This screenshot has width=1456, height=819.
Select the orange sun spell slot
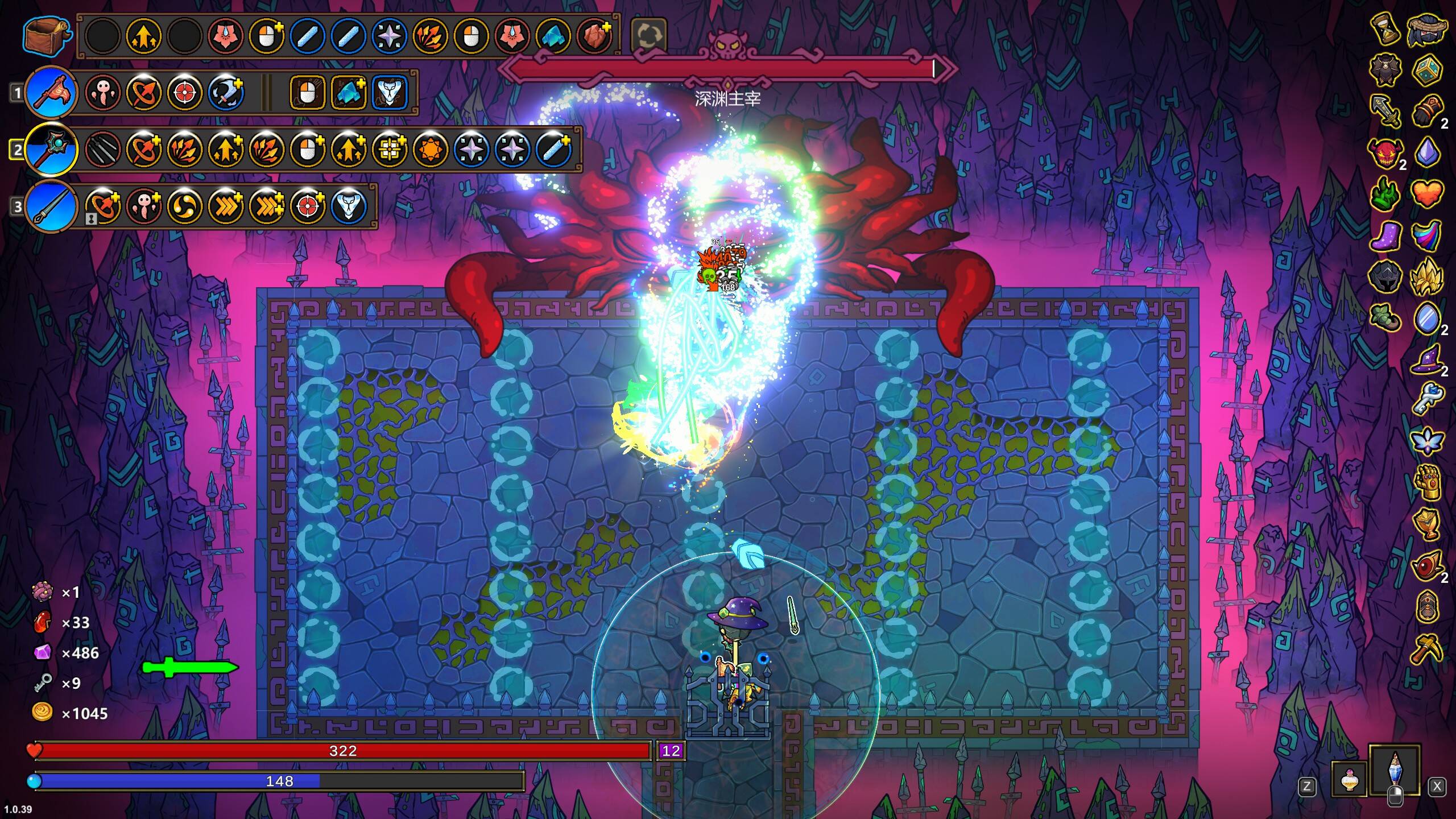pyautogui.click(x=431, y=149)
